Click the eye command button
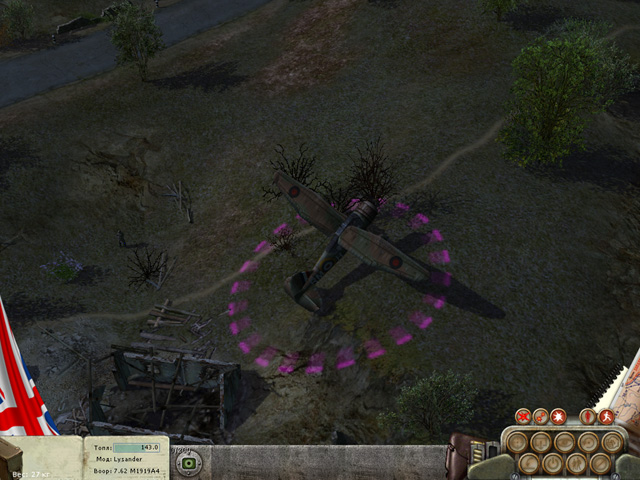640x480 pixels. pyautogui.click(x=564, y=442)
